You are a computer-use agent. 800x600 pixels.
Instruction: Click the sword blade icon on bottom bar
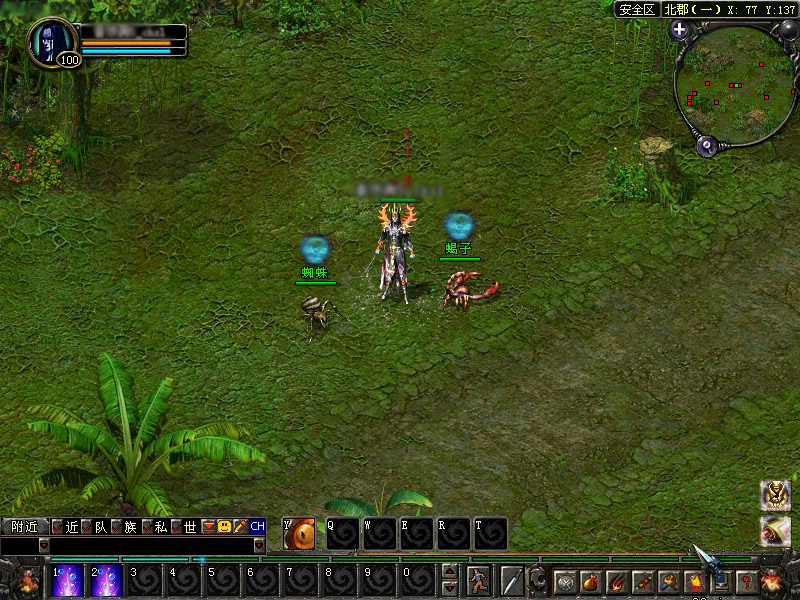pos(513,581)
